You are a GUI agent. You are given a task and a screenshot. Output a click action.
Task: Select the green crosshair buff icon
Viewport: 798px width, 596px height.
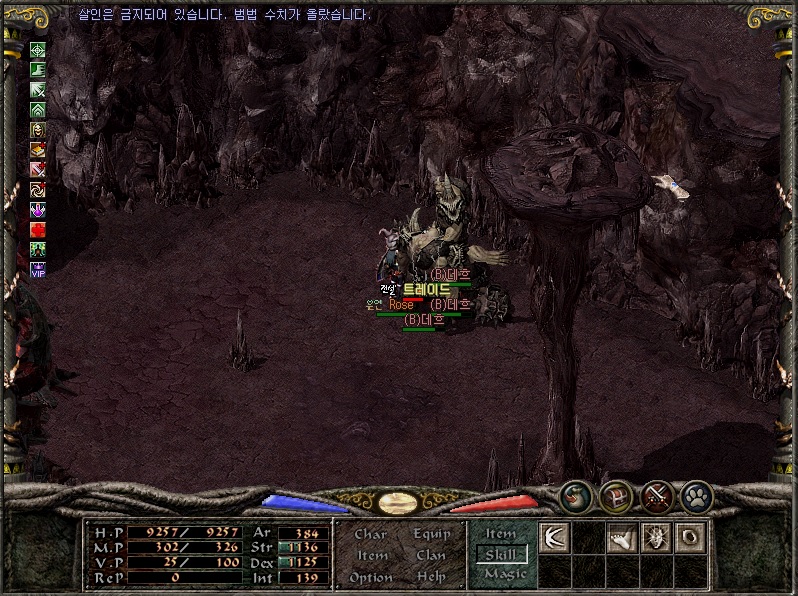(38, 50)
